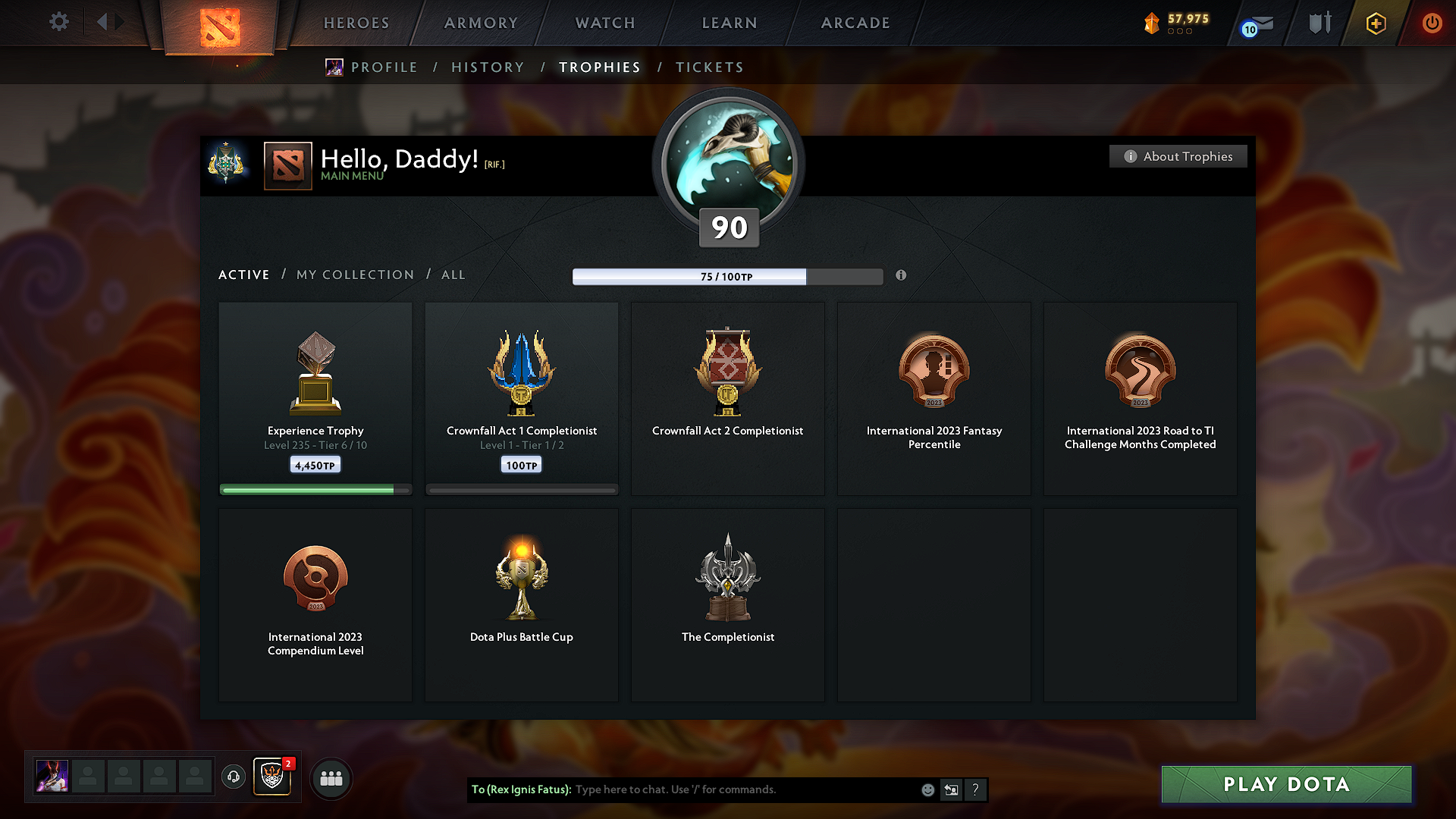
Task: Switch to the MY COLLECTION filter
Action: (x=354, y=275)
